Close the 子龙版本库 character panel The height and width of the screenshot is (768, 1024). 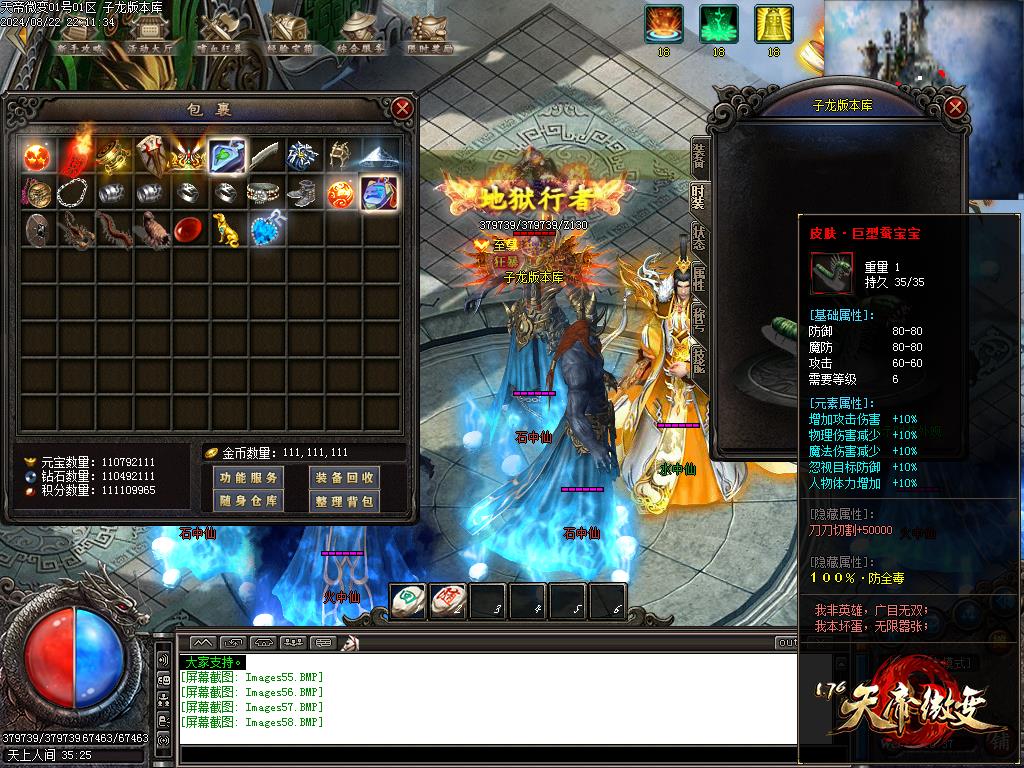pyautogui.click(x=955, y=108)
